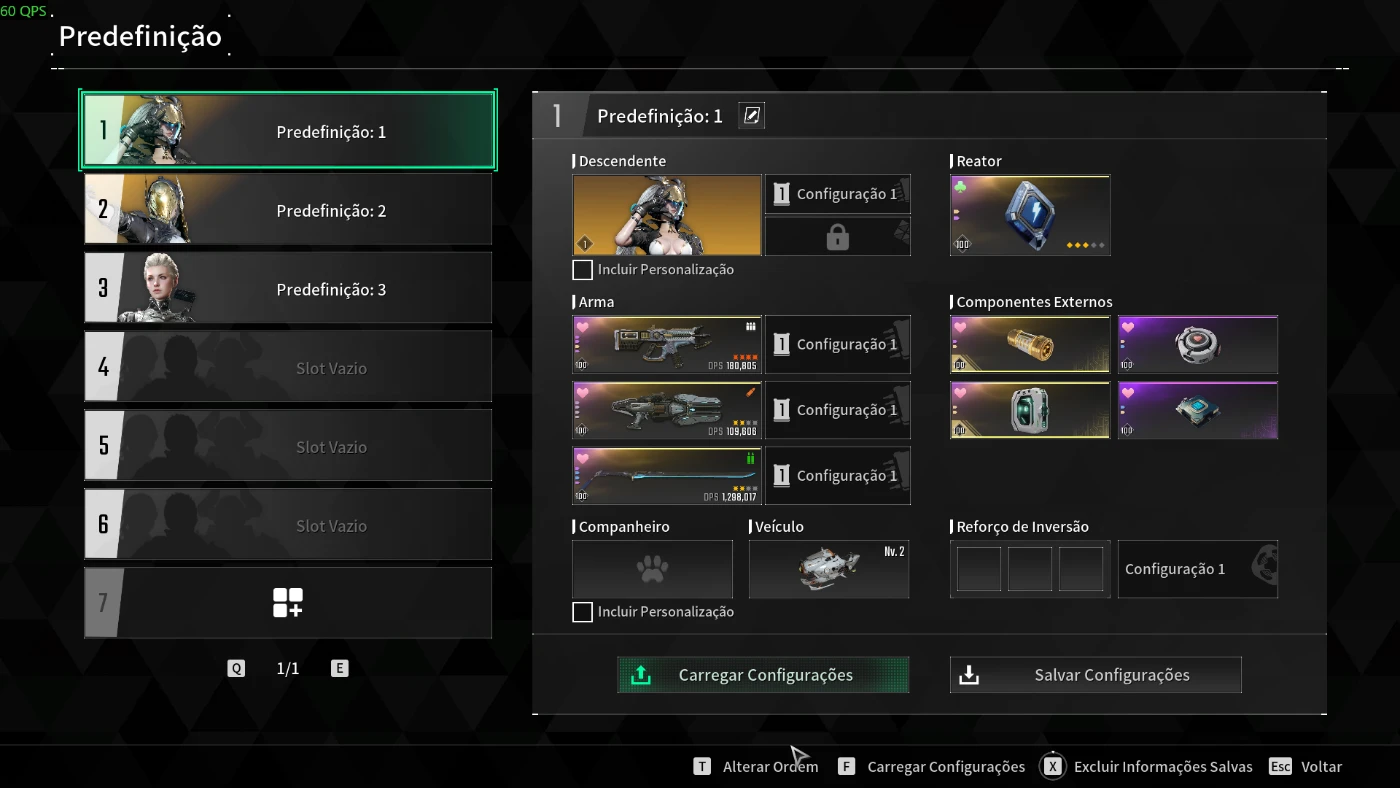Select Predefinição: 1 preset row
The width and height of the screenshot is (1400, 788).
[x=288, y=131]
